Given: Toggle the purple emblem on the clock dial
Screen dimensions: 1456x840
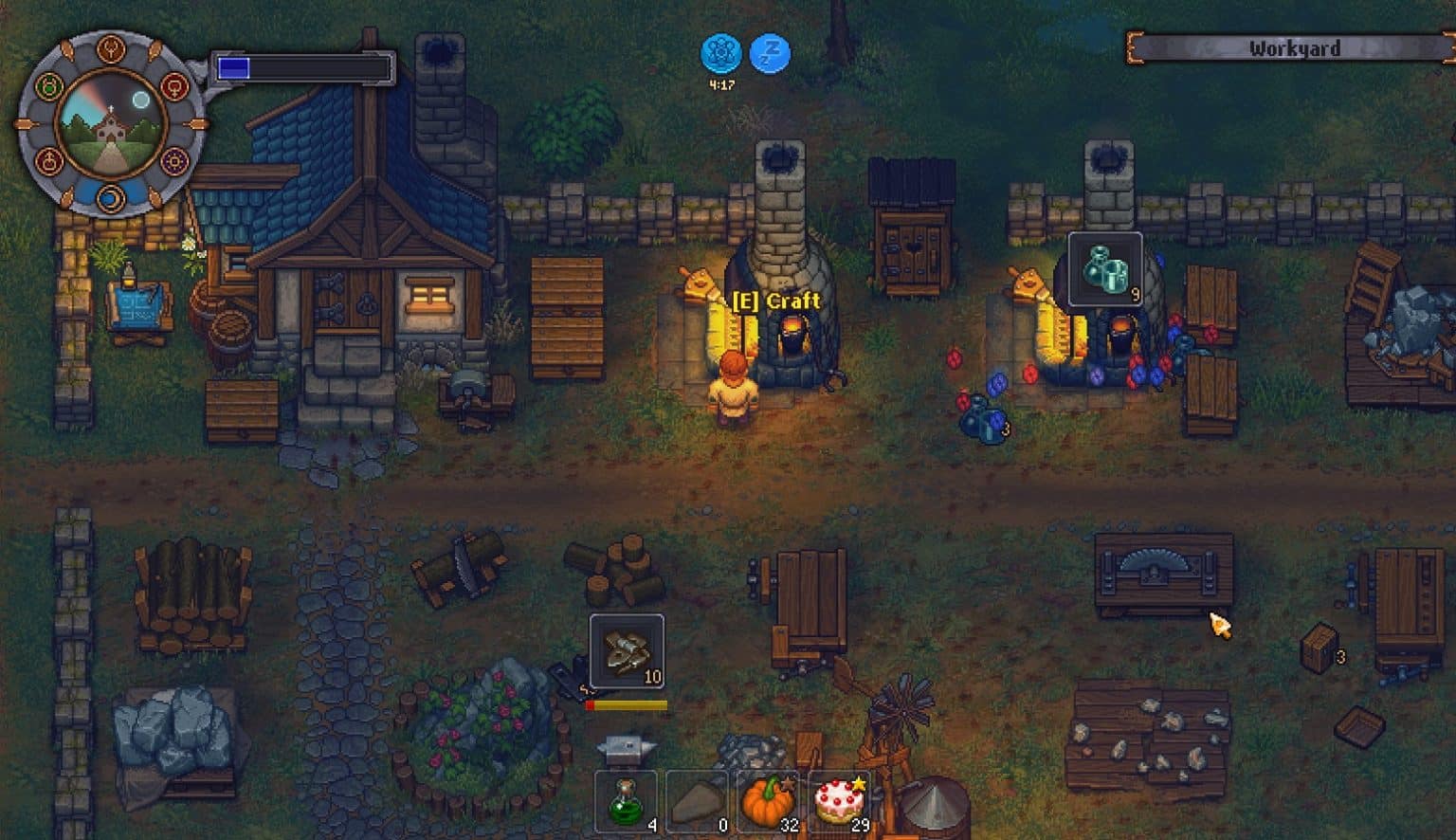Looking at the screenshot, I should coord(175,162).
